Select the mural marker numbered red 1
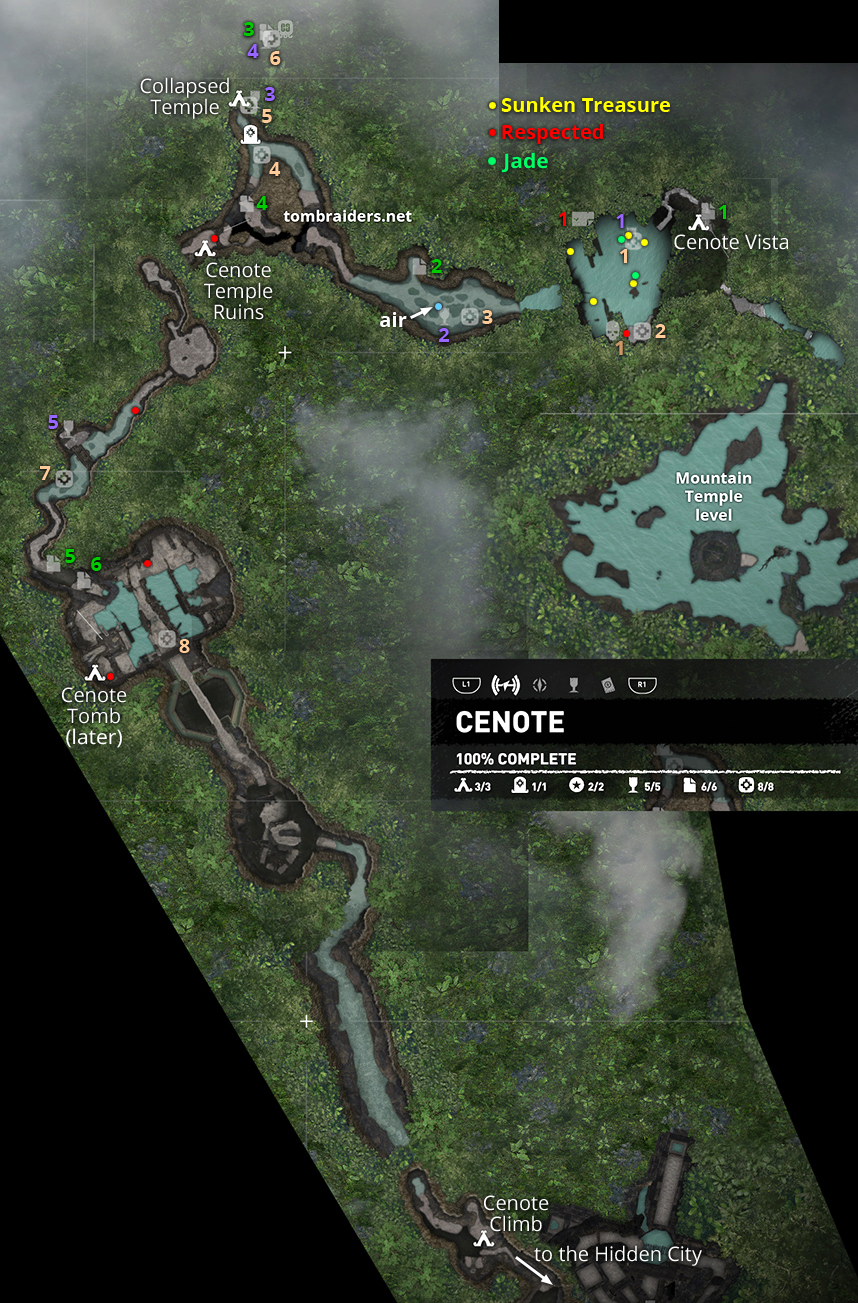The image size is (858, 1303). pyautogui.click(x=584, y=218)
